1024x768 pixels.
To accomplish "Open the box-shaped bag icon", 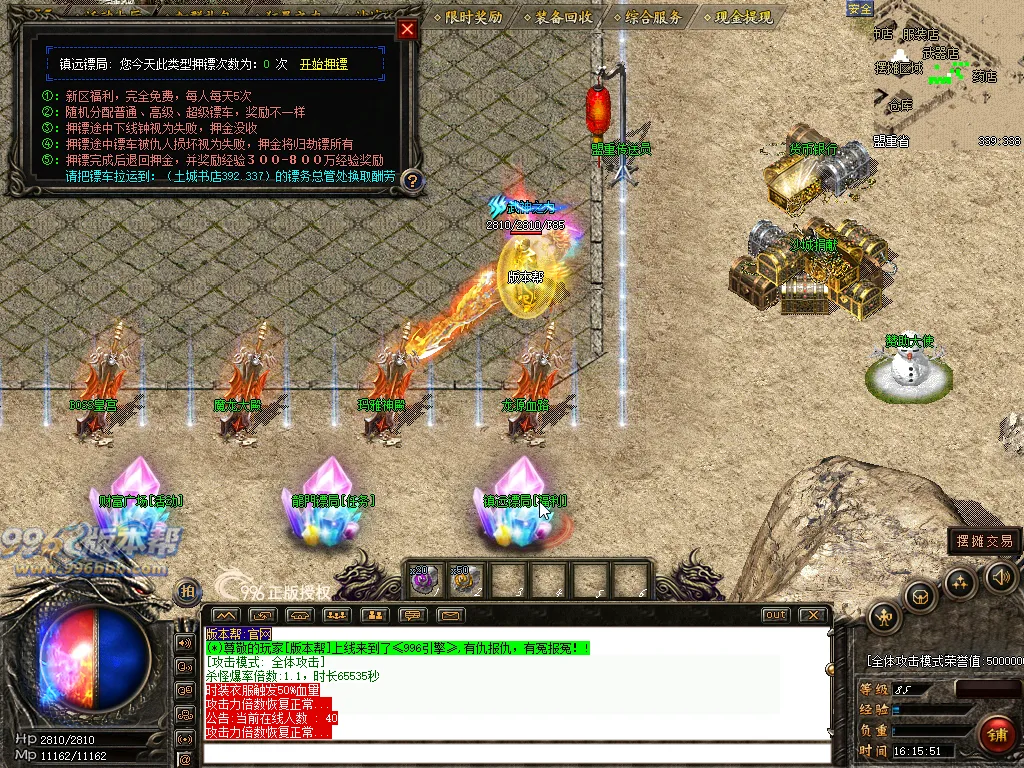I will 920,597.
